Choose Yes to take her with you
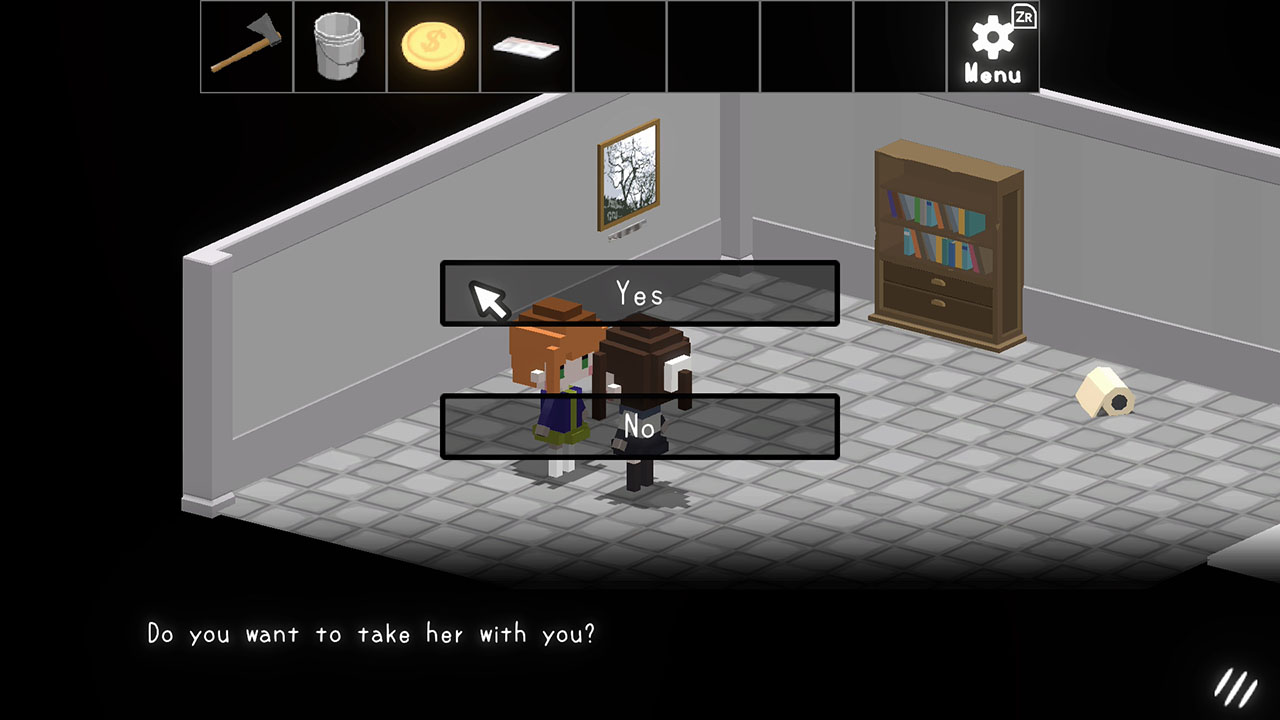The height and width of the screenshot is (720, 1280). coord(639,294)
